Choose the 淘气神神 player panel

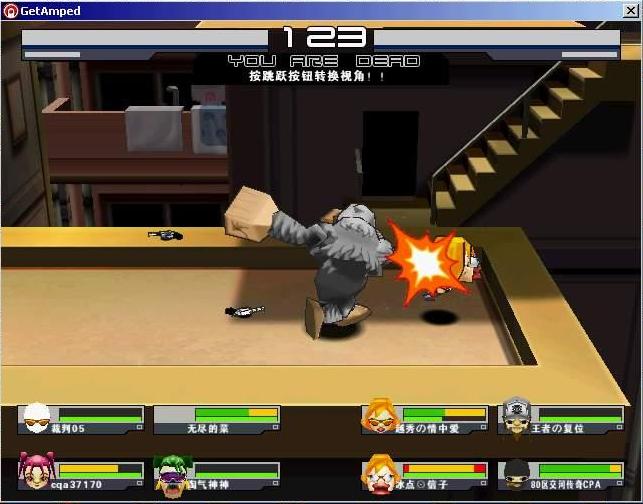click(x=218, y=474)
